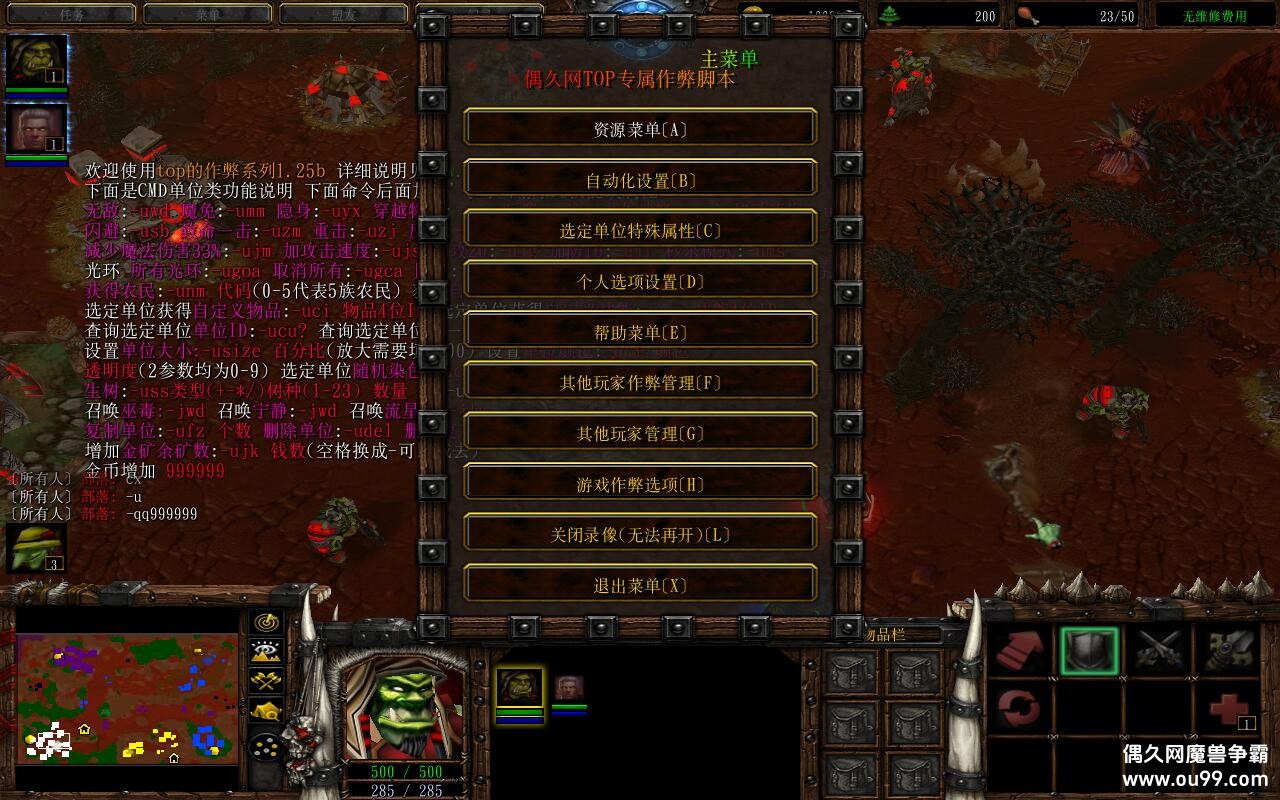Select the Stop command shield icon
The width and height of the screenshot is (1280, 800).
(1088, 650)
